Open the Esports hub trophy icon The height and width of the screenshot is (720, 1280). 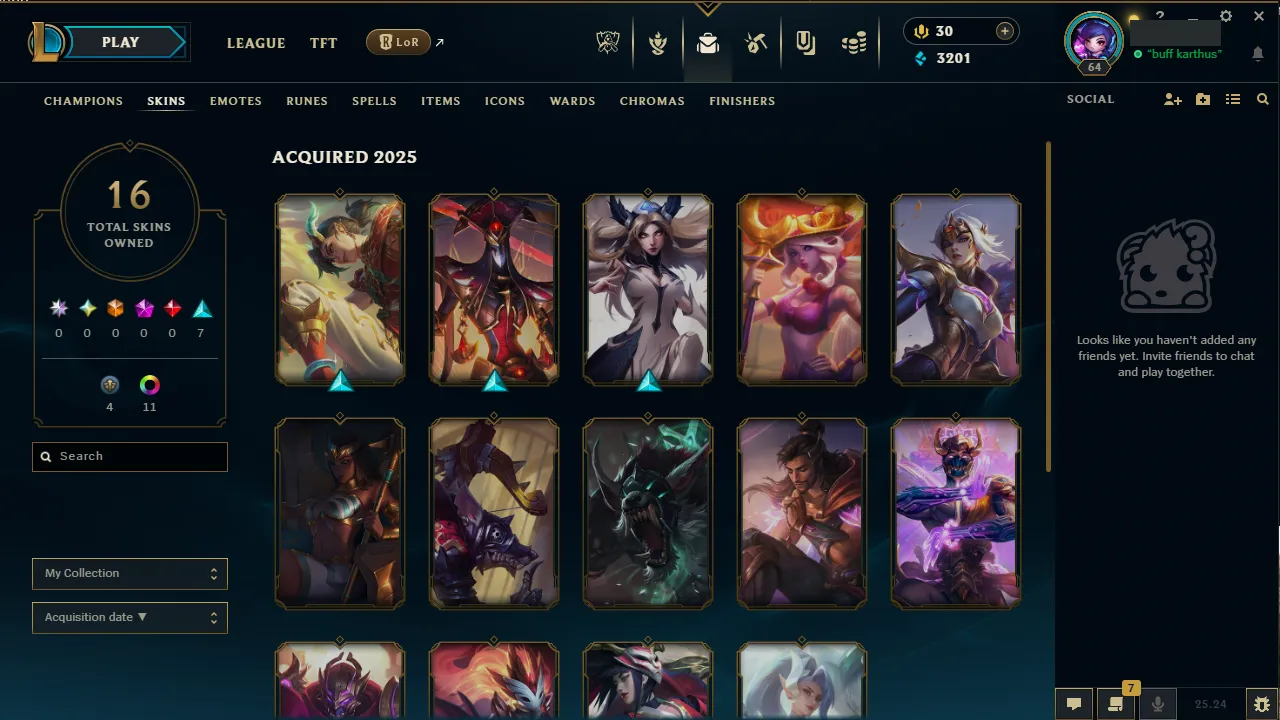tap(608, 42)
